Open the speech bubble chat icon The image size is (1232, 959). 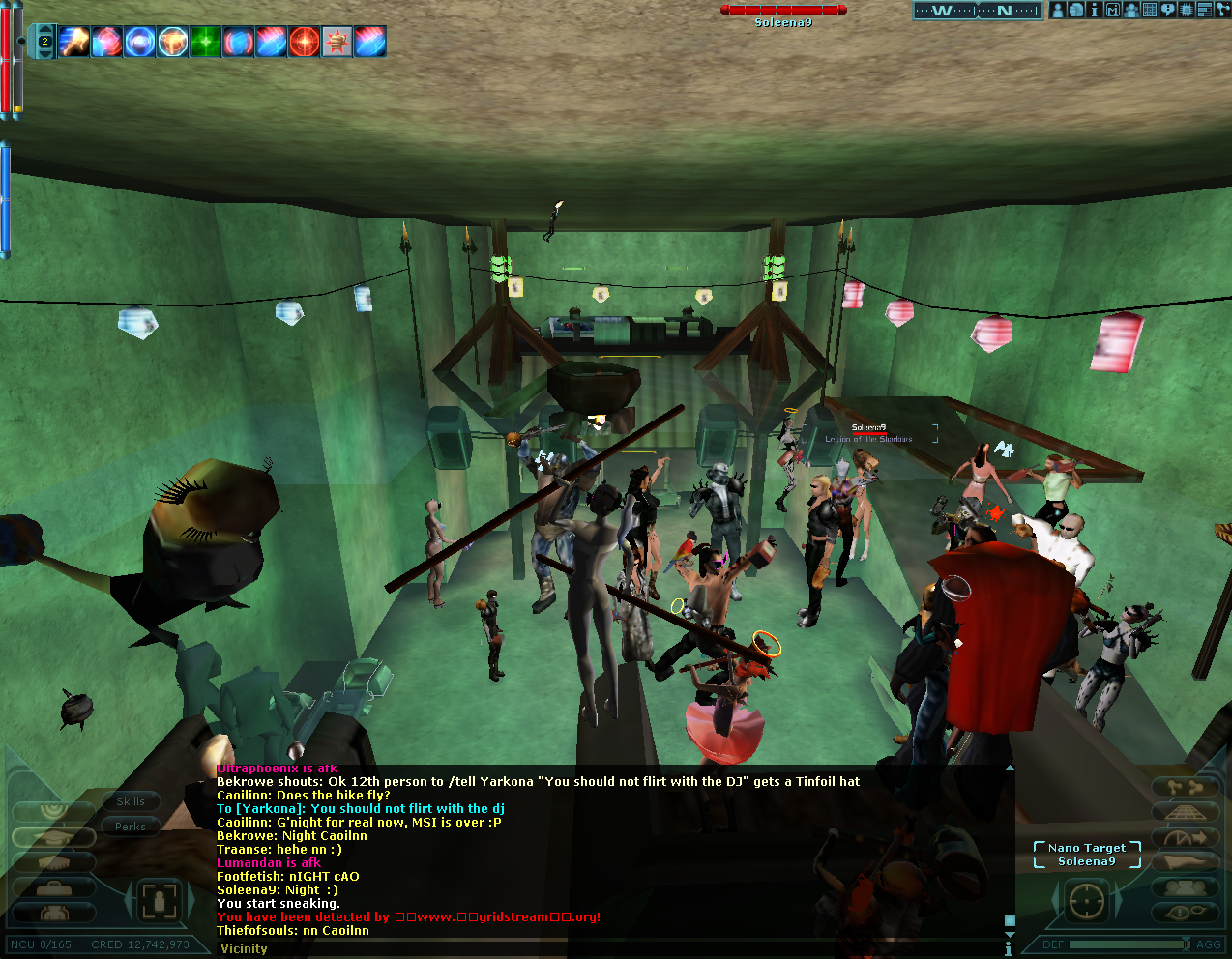[x=1168, y=11]
